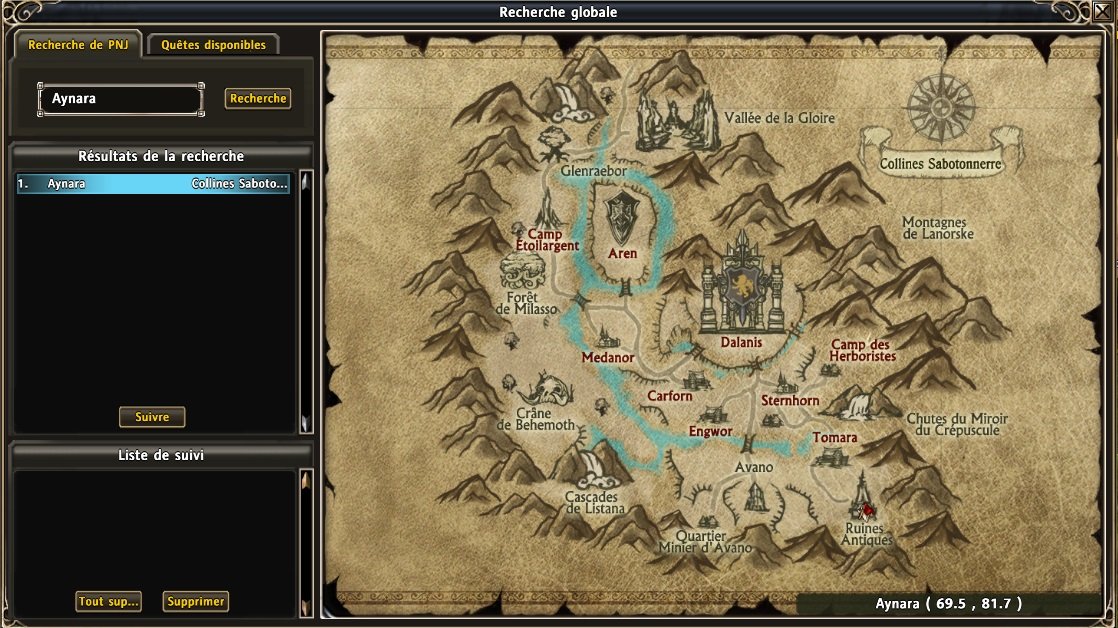Clear all tracked entries with Tout sup...
Viewport: 1118px width, 628px height.
[108, 602]
